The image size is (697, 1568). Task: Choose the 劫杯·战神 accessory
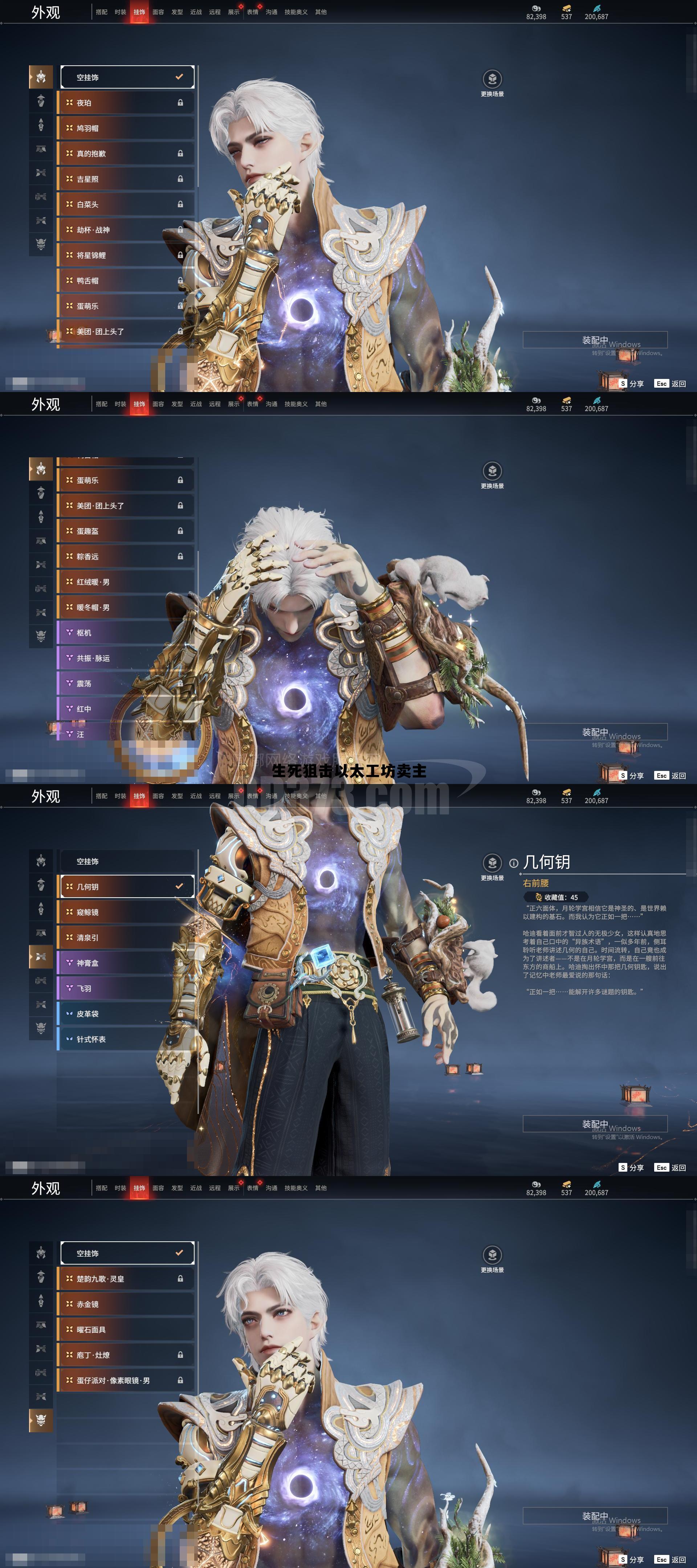tap(127, 230)
